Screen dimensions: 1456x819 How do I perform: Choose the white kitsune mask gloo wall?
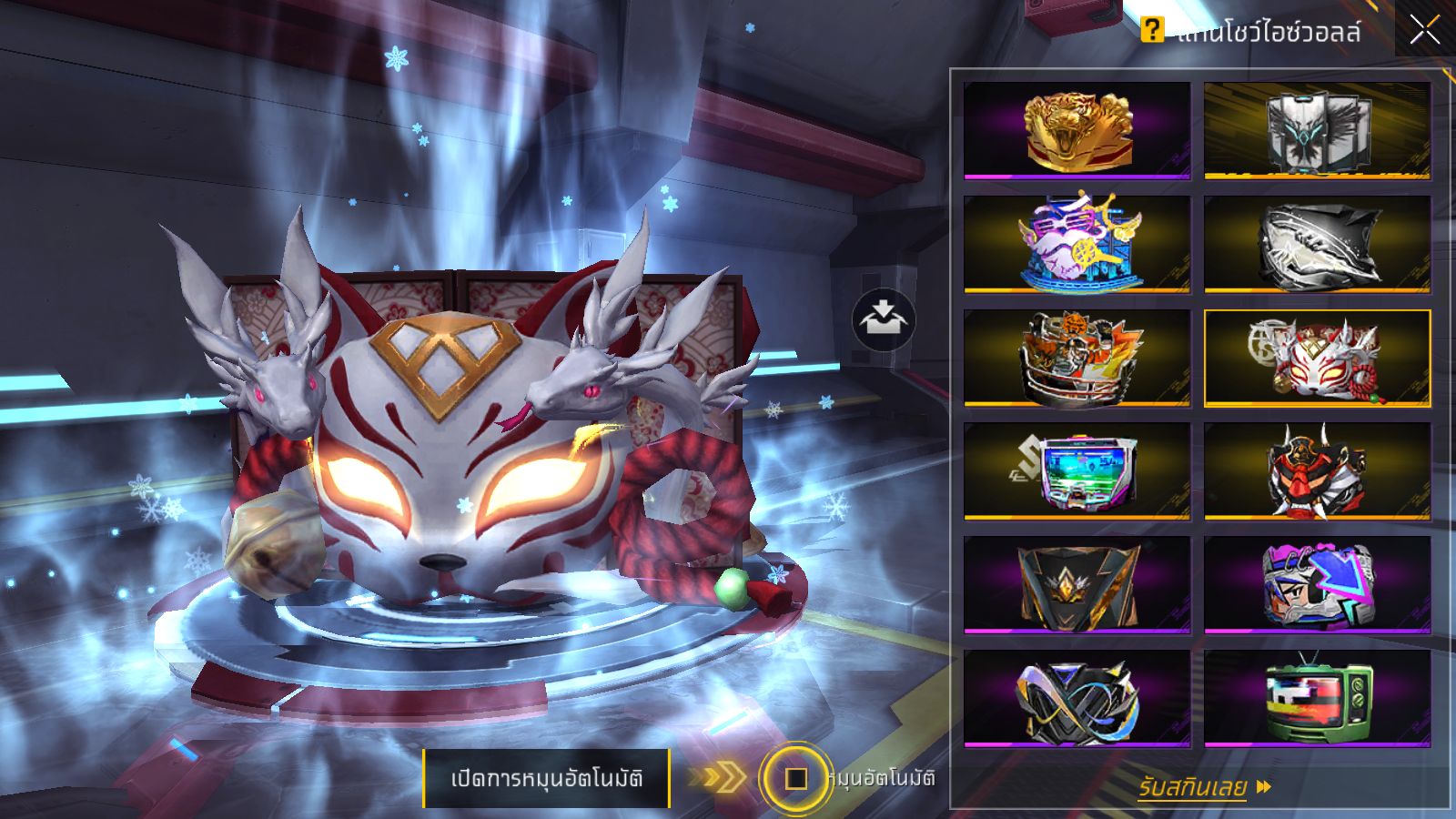[x=1318, y=358]
